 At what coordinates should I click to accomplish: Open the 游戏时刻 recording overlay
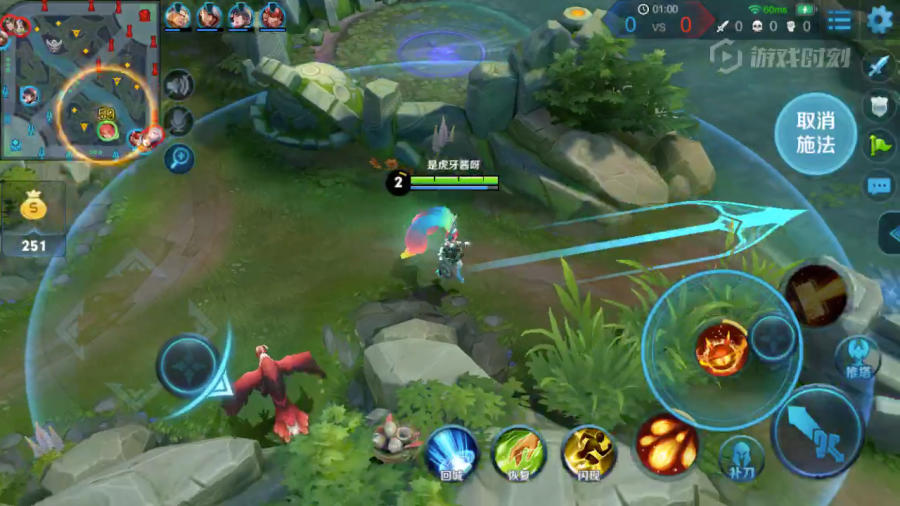(x=778, y=57)
